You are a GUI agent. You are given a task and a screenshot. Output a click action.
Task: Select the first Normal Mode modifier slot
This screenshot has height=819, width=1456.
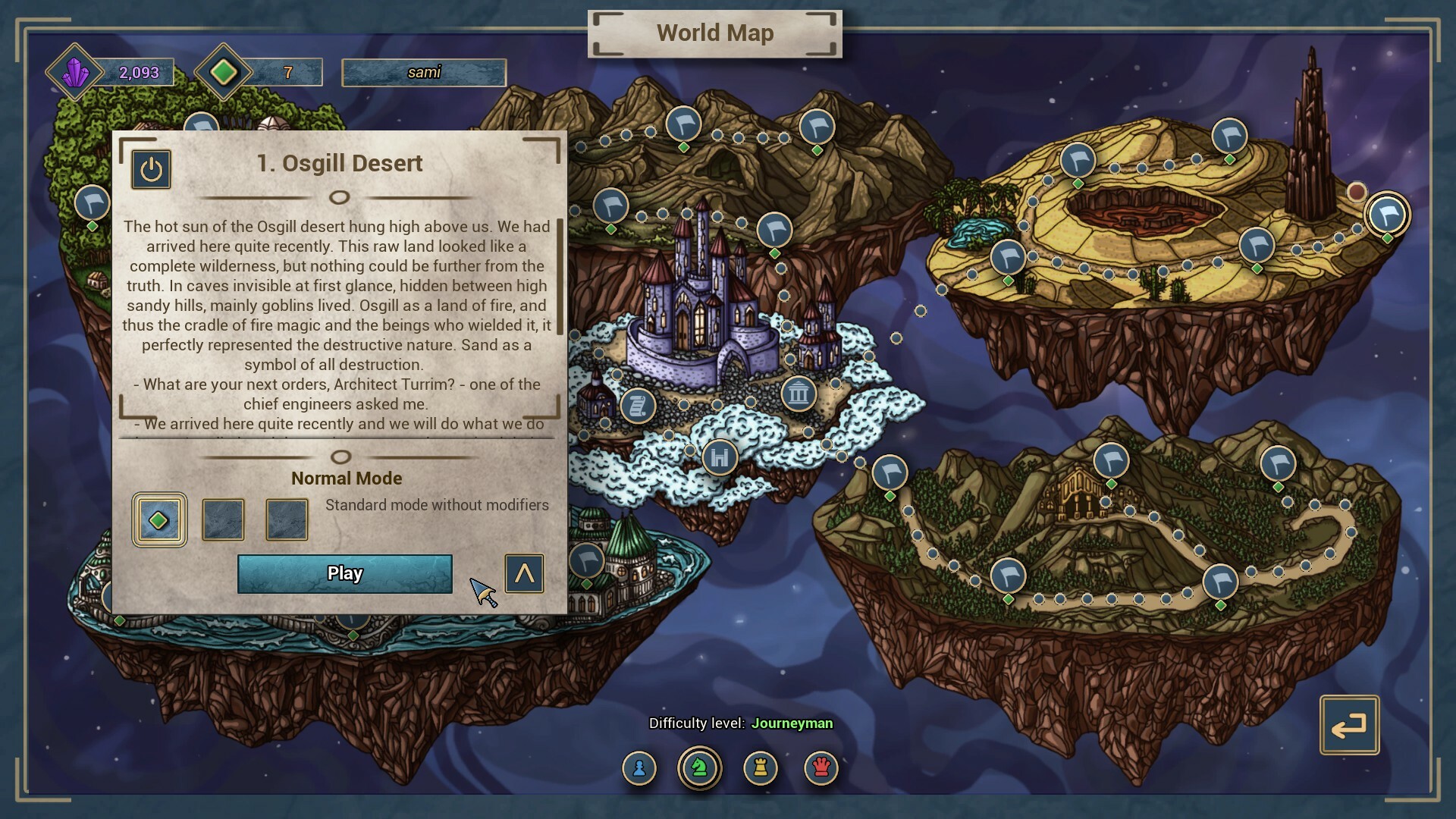click(159, 520)
